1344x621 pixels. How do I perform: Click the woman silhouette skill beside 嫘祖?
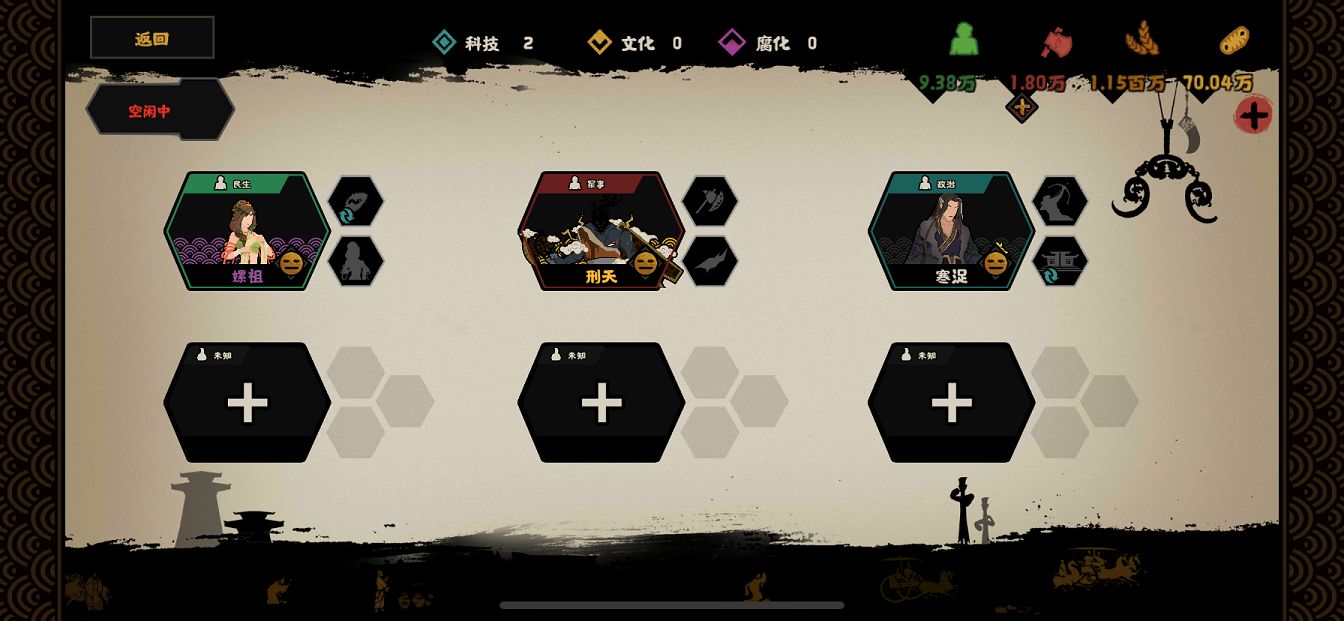[x=356, y=261]
